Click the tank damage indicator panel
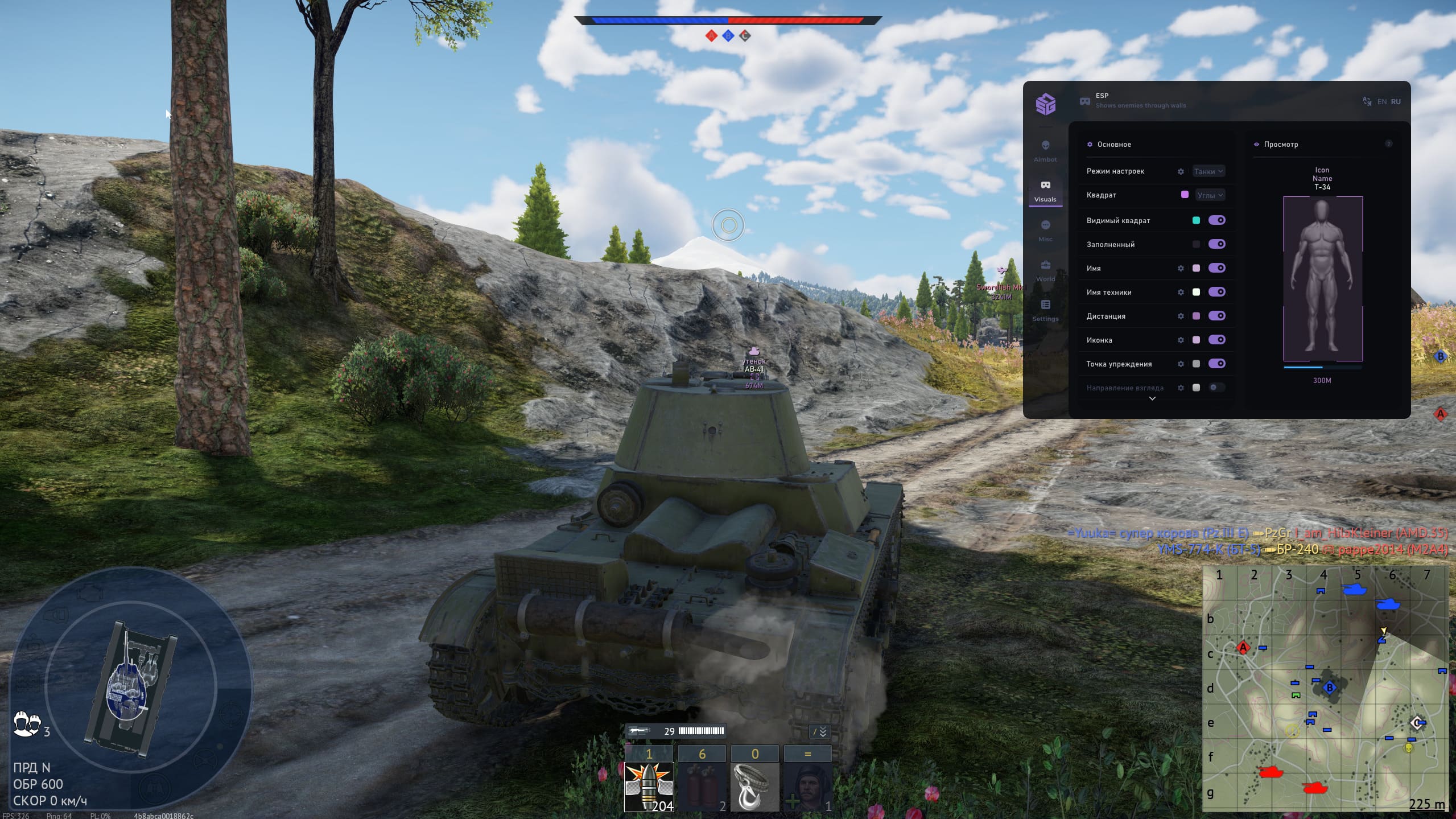Viewport: 1456px width, 819px height. pyautogui.click(x=130, y=689)
